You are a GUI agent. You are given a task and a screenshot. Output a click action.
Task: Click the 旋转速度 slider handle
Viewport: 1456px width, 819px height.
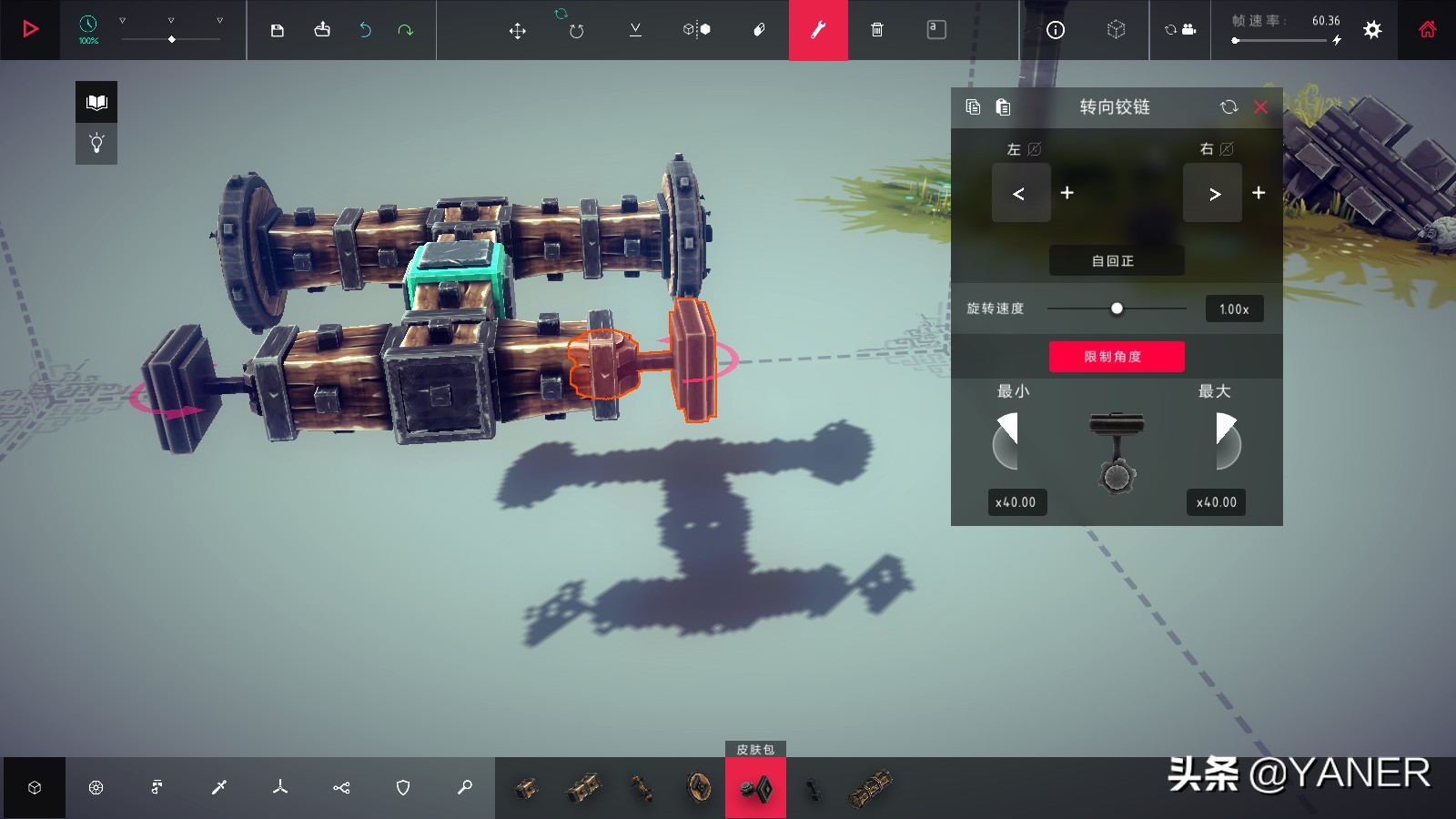[x=1117, y=308]
